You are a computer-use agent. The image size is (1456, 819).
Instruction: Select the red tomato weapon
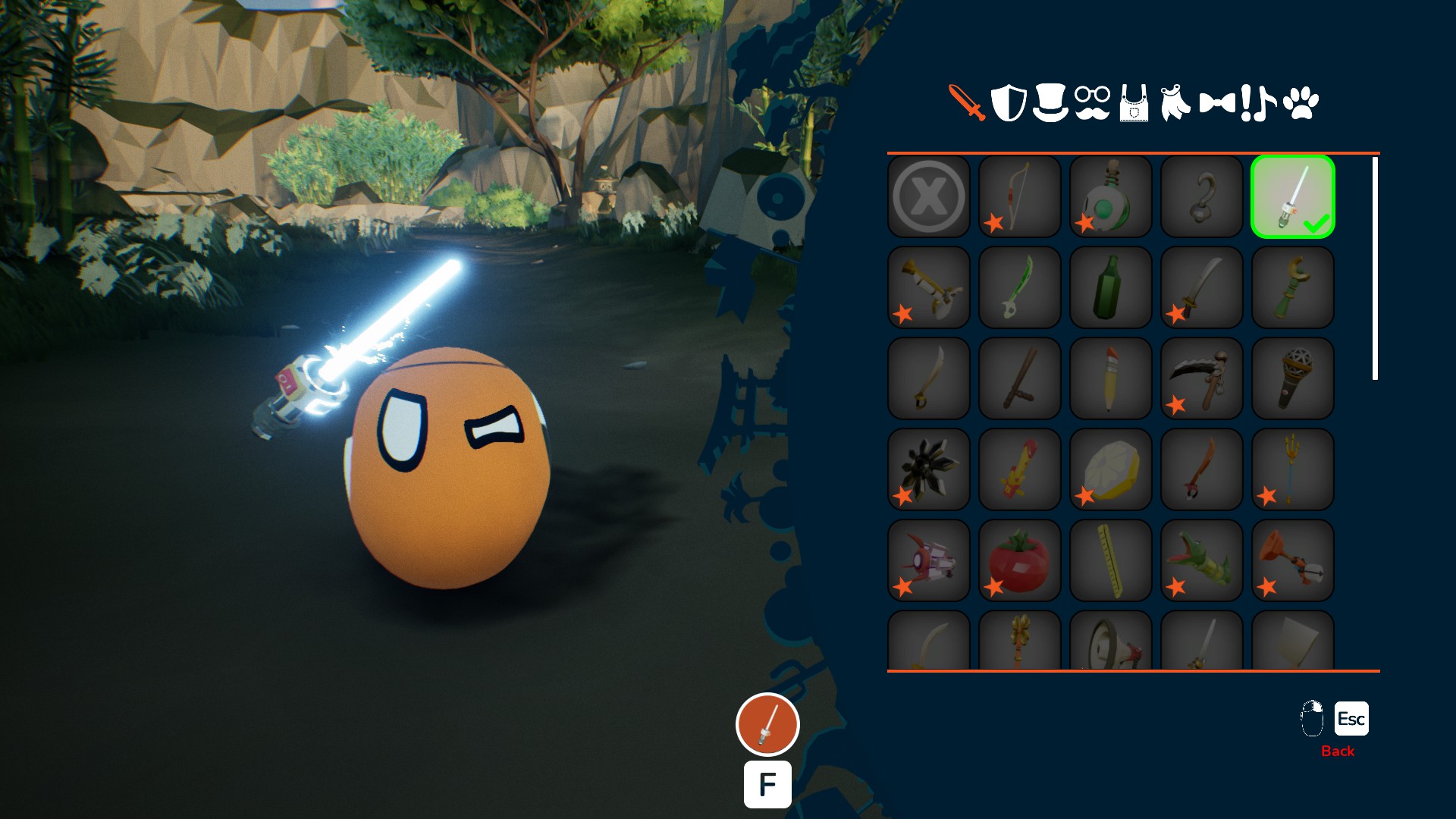(1020, 561)
